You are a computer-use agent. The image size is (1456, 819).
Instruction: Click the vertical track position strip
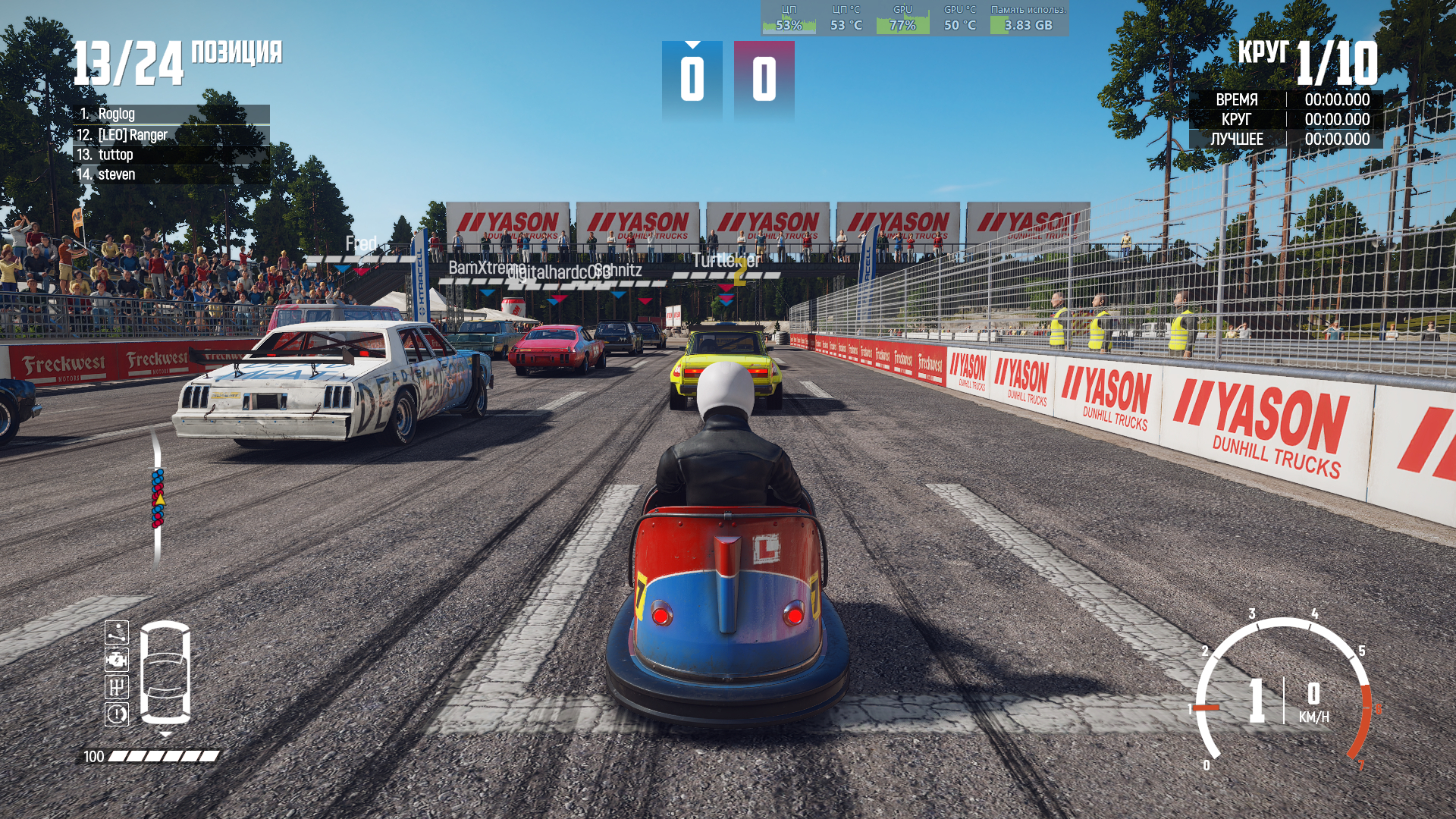(157, 498)
